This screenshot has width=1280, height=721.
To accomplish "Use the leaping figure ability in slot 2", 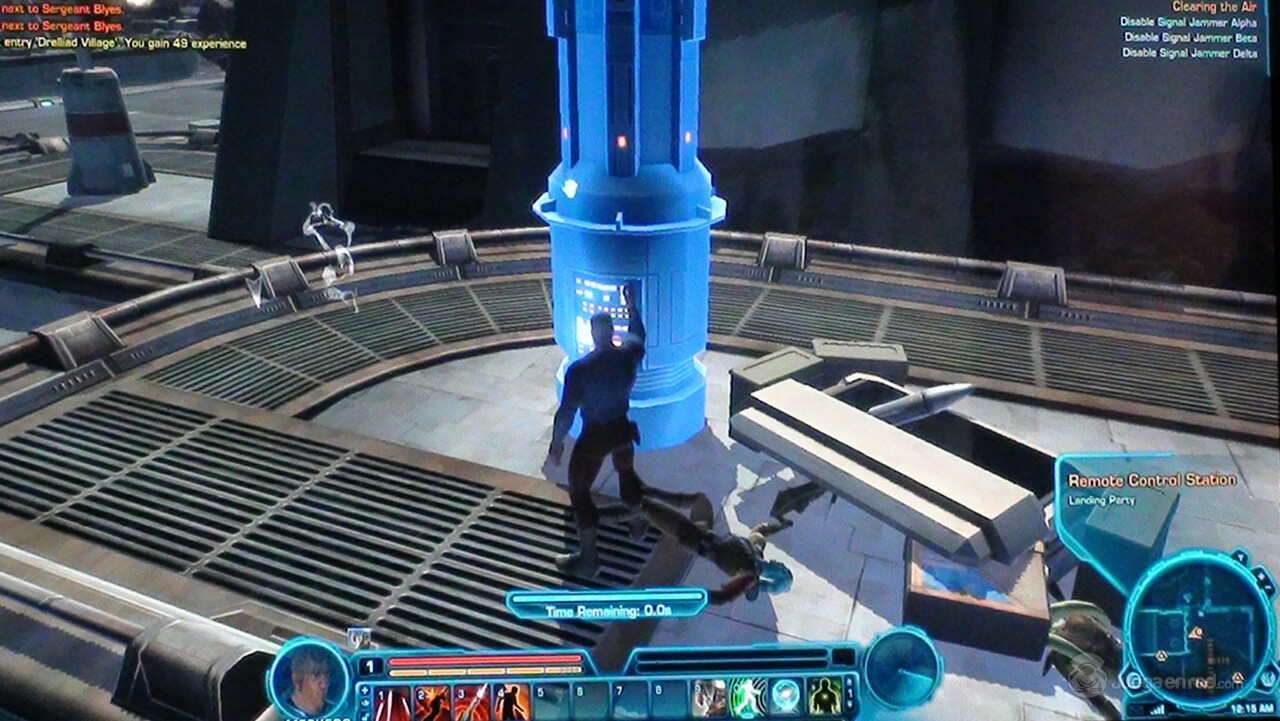I will click(432, 702).
